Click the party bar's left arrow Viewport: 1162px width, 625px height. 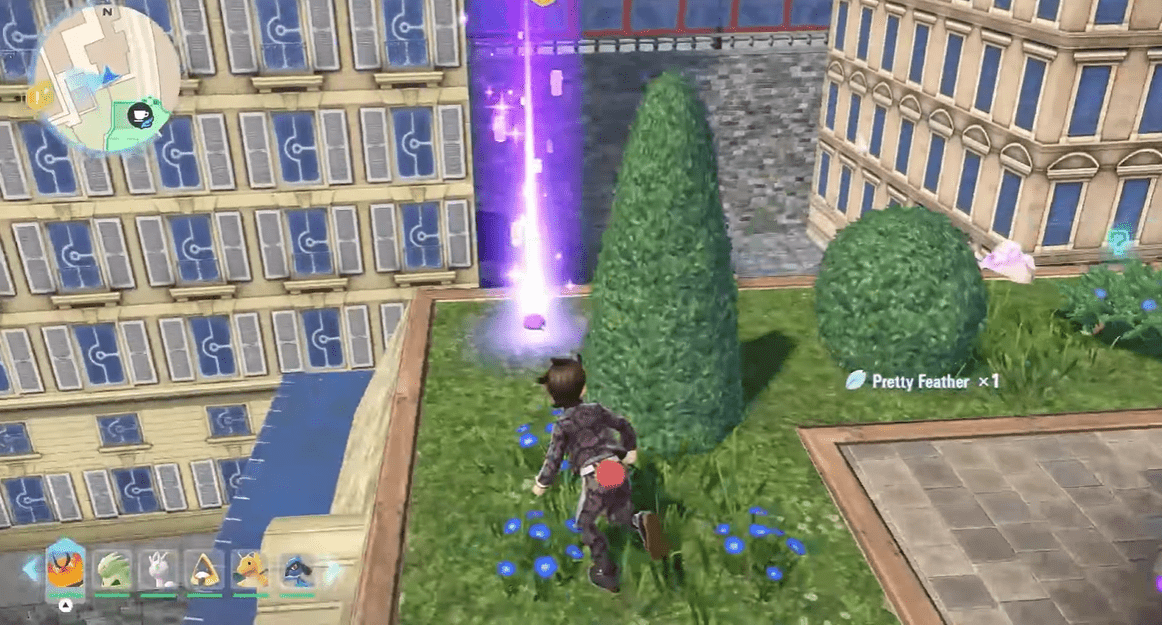click(30, 571)
